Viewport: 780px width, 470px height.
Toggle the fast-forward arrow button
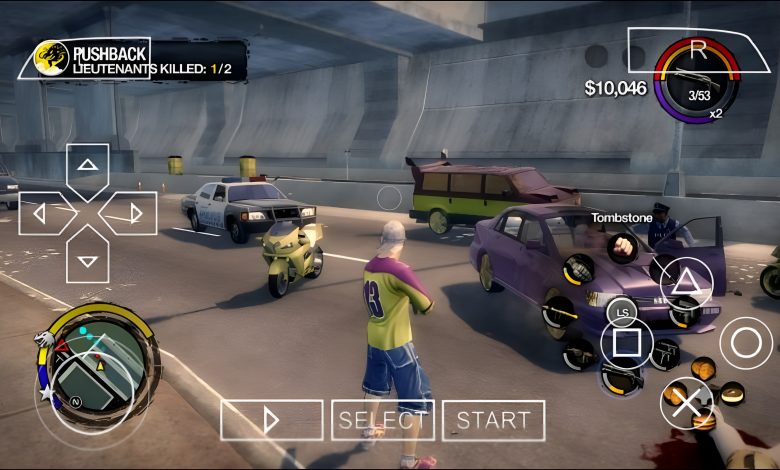271,420
